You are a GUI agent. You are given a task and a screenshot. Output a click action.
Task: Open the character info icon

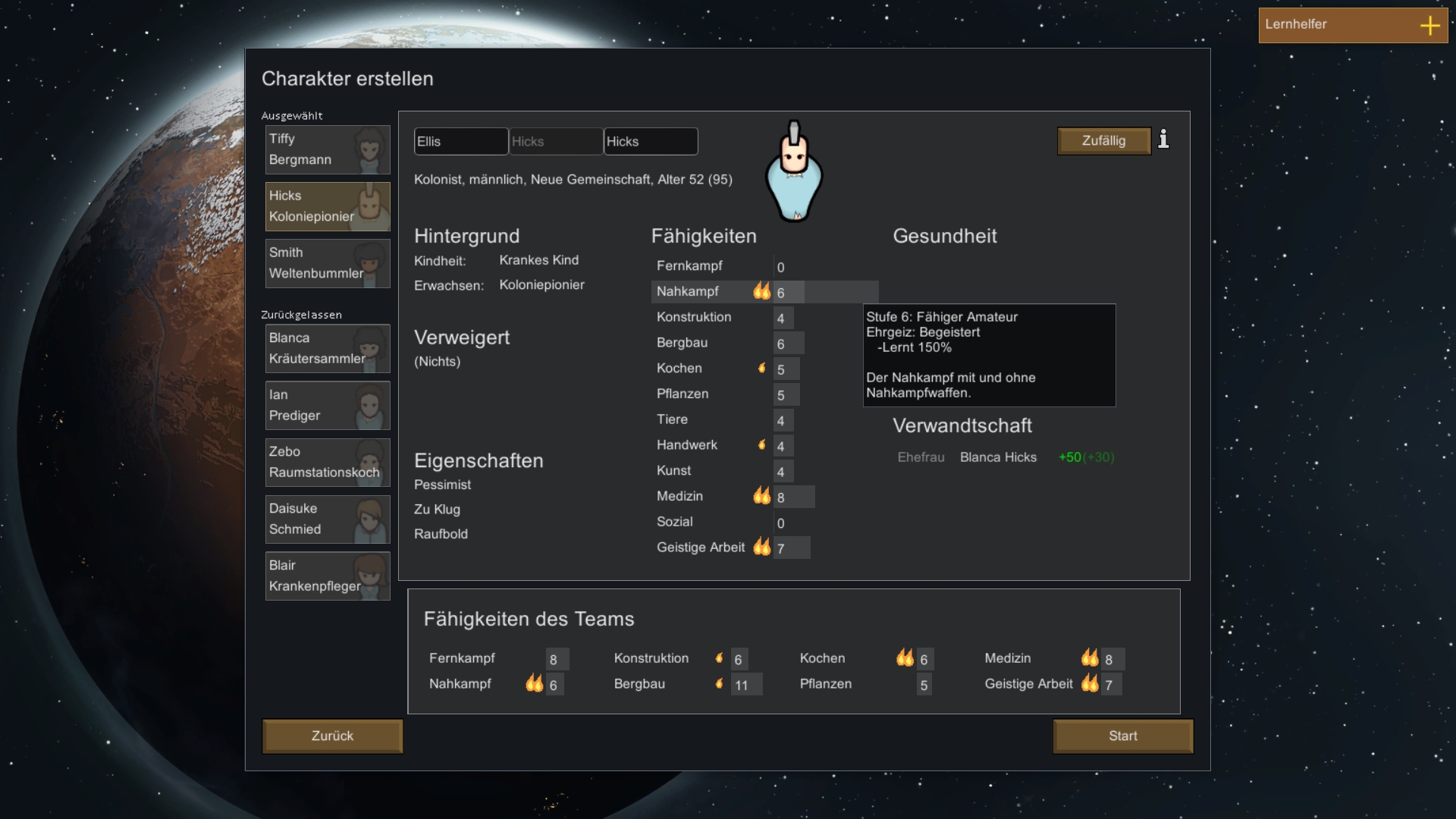coord(1163,140)
